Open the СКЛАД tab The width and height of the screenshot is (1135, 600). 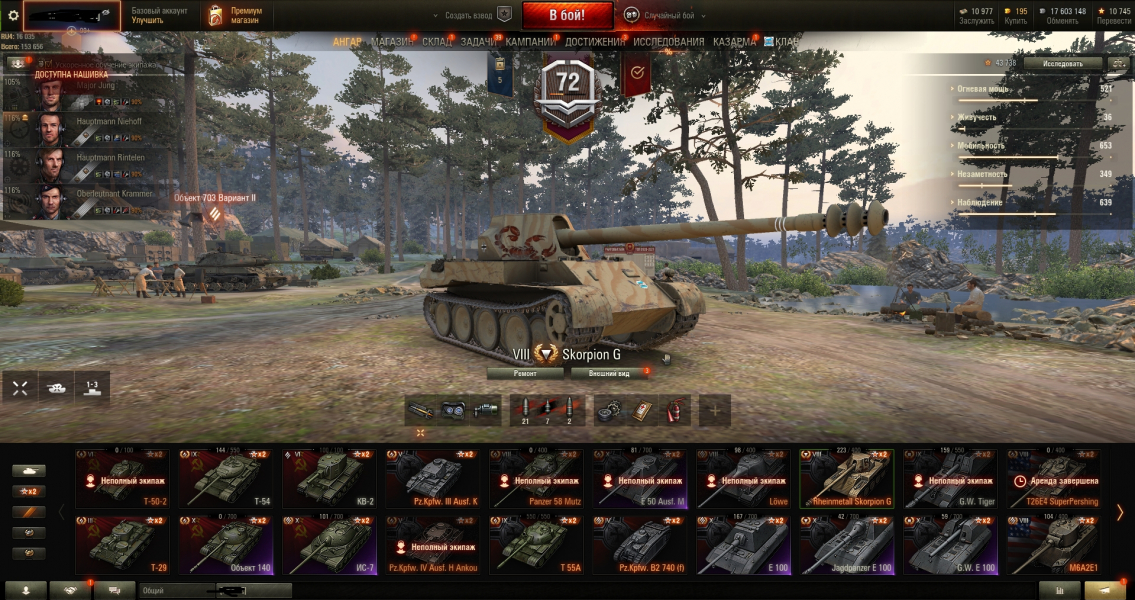click(437, 42)
